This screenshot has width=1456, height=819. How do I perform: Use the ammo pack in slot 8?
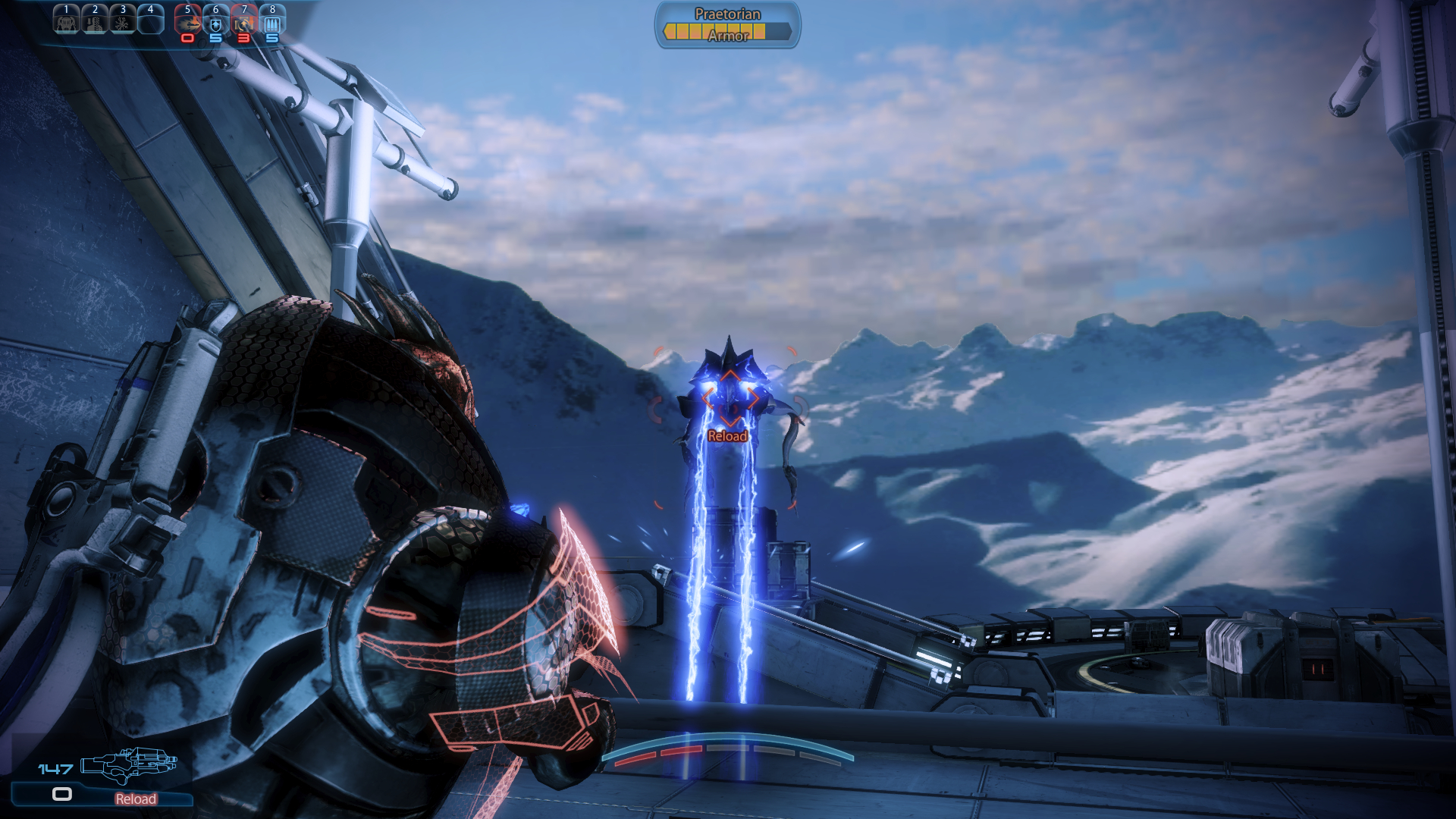coord(272,21)
